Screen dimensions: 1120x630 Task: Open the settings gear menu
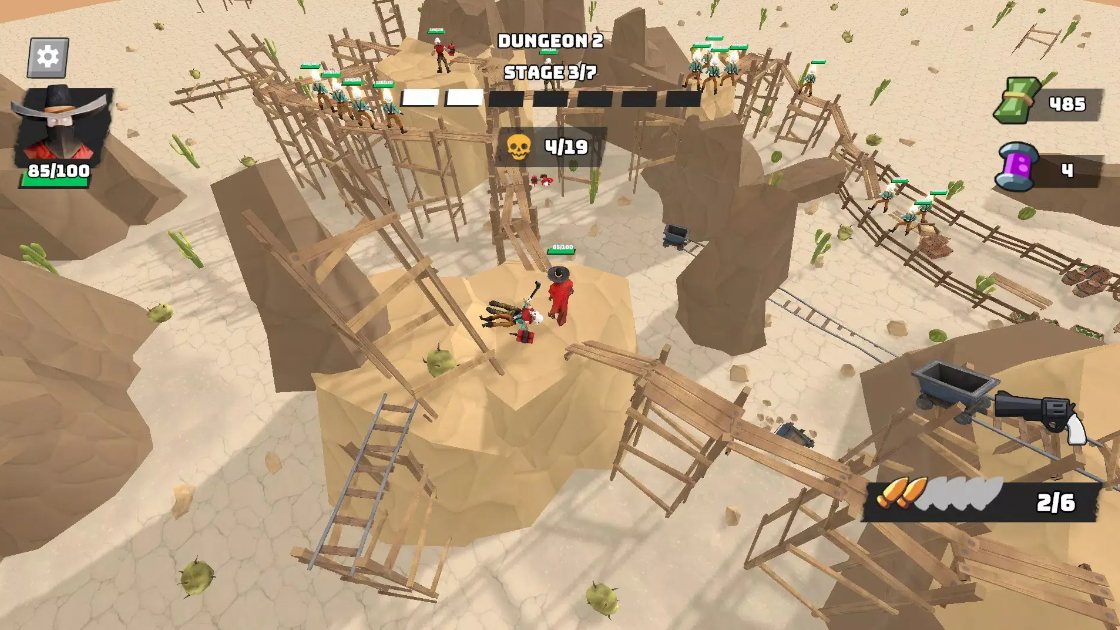pos(48,57)
